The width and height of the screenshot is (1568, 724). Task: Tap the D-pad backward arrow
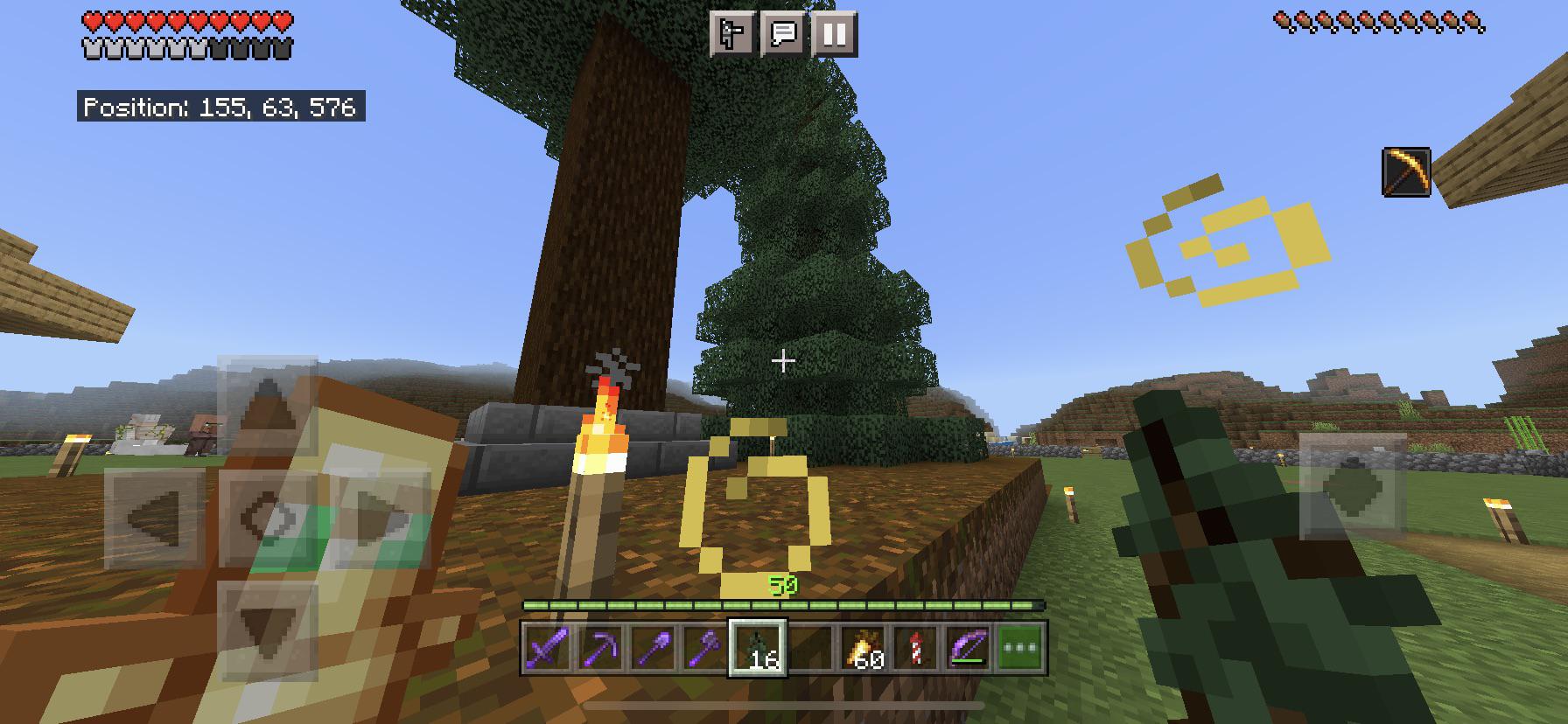267,630
